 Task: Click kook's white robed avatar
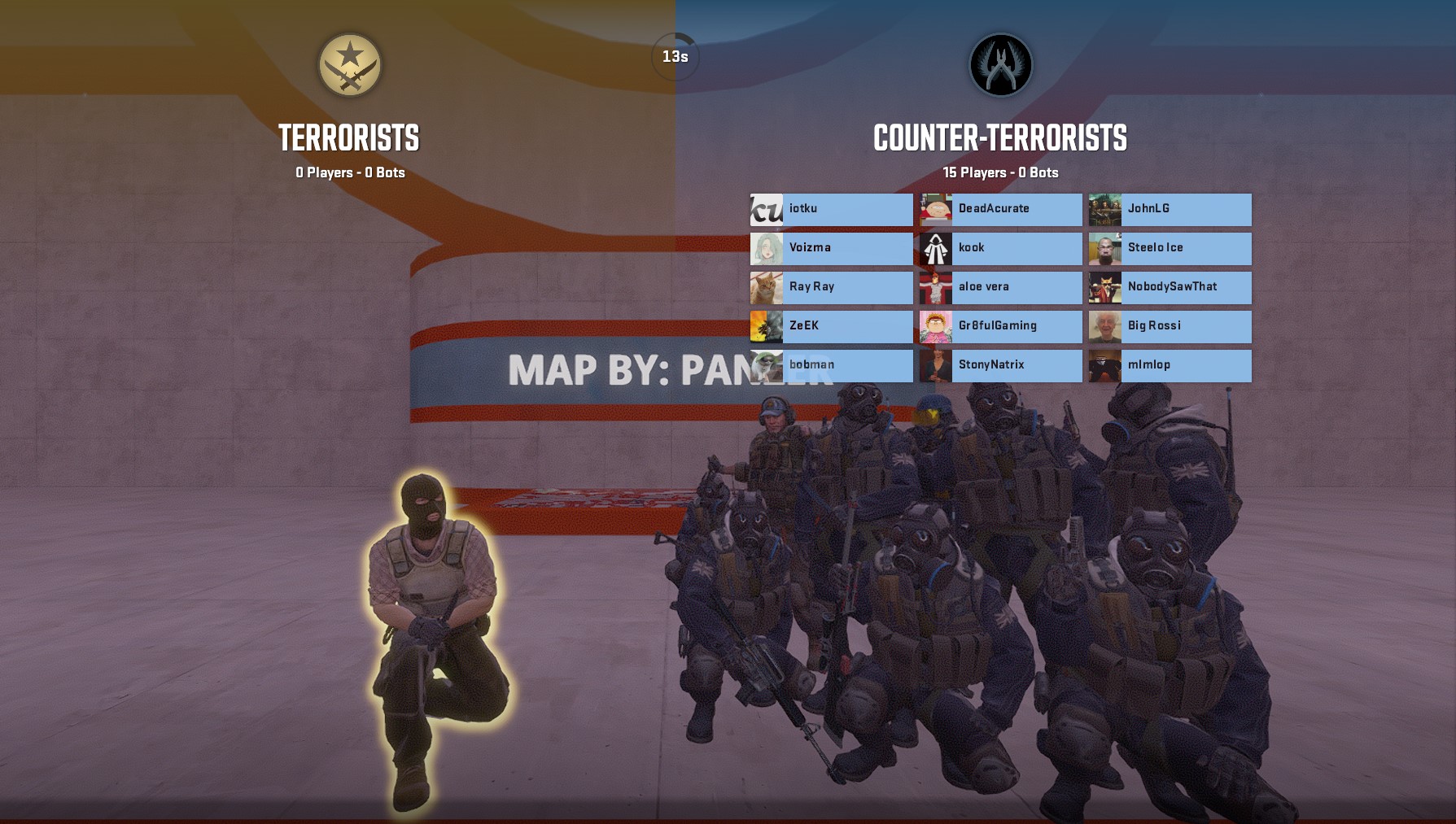click(934, 248)
